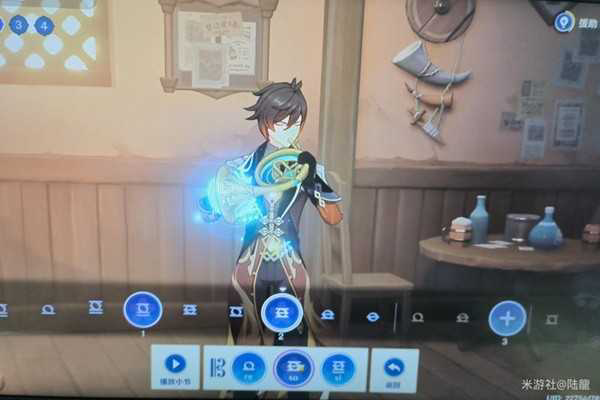
Task: Add a note with the plus marker
Action: pos(507,318)
